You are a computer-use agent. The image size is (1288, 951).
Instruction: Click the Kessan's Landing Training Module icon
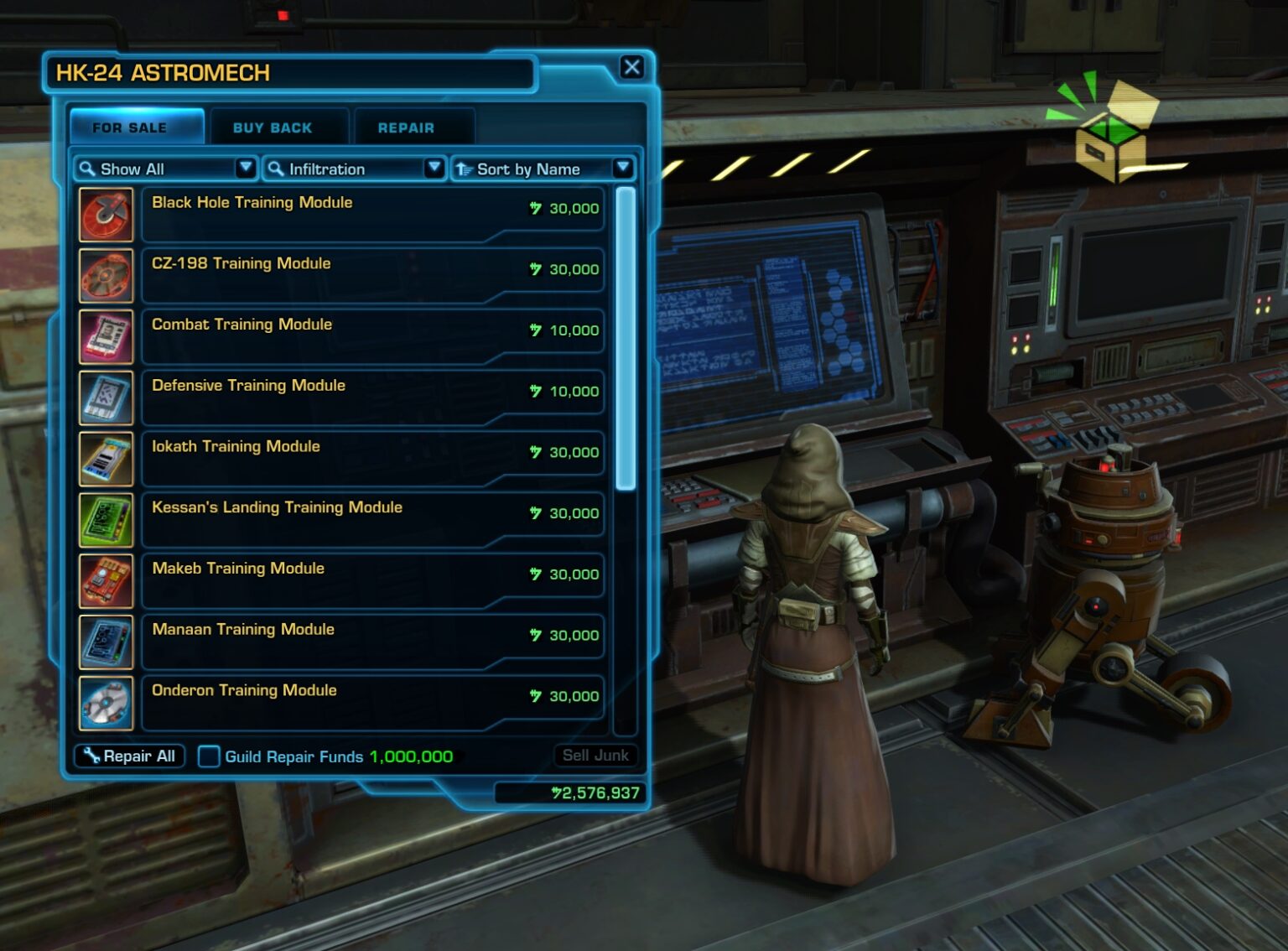106,519
